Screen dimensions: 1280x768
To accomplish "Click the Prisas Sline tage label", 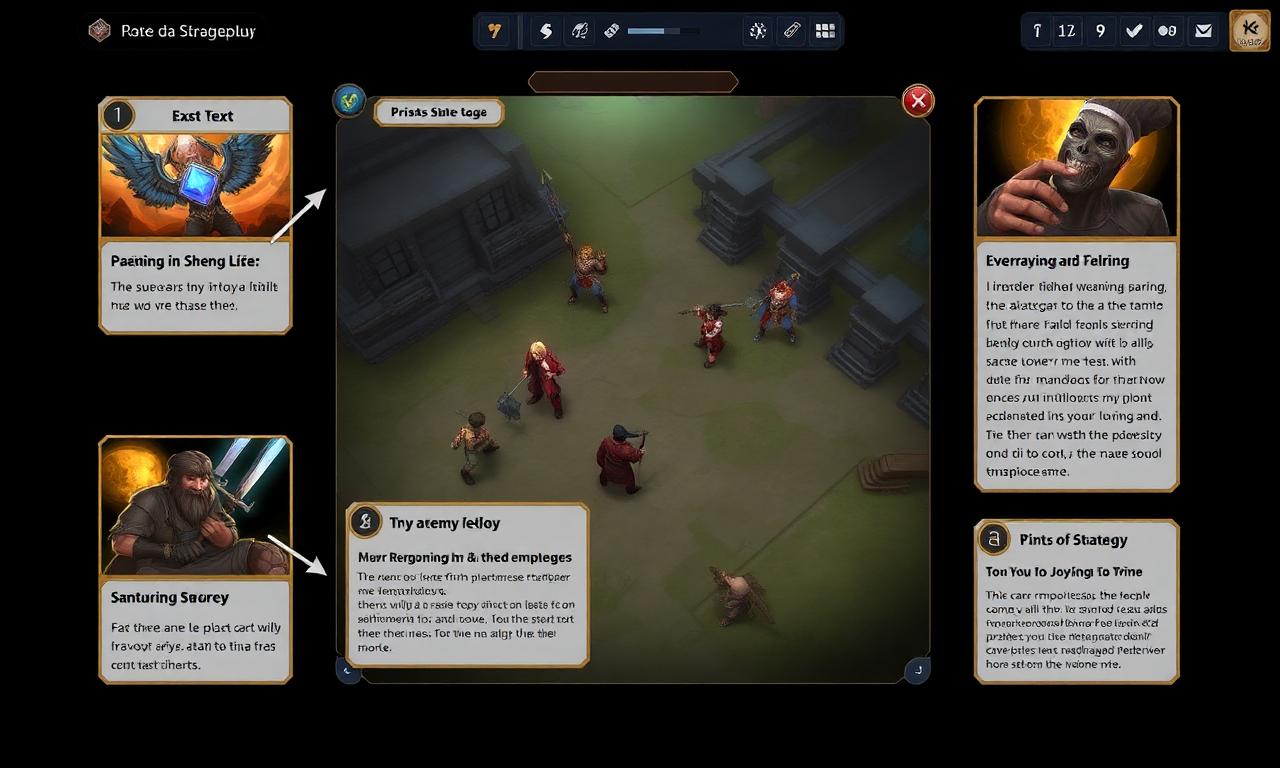I will point(439,113).
